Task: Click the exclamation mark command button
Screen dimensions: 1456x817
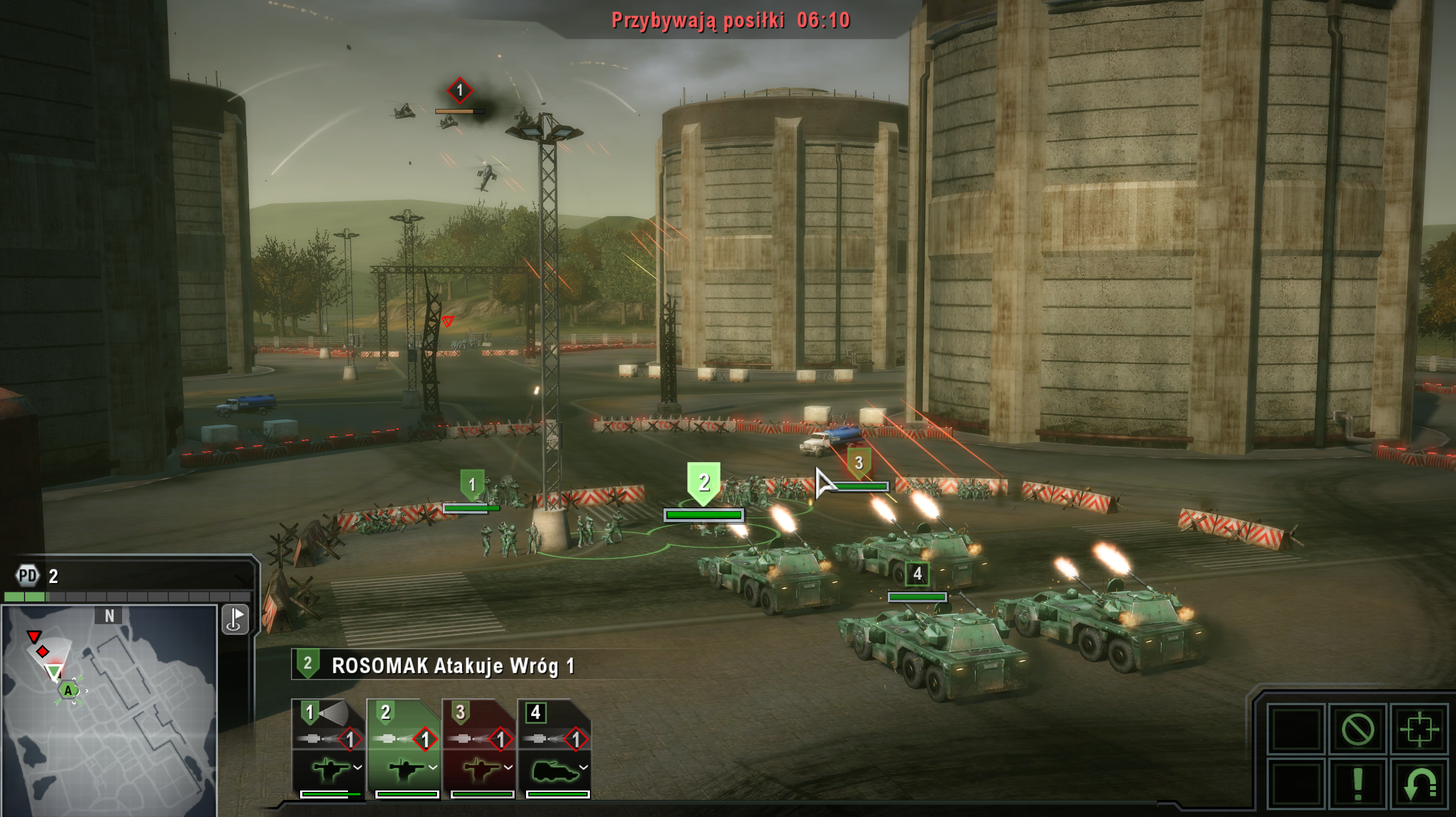Action: click(1357, 784)
